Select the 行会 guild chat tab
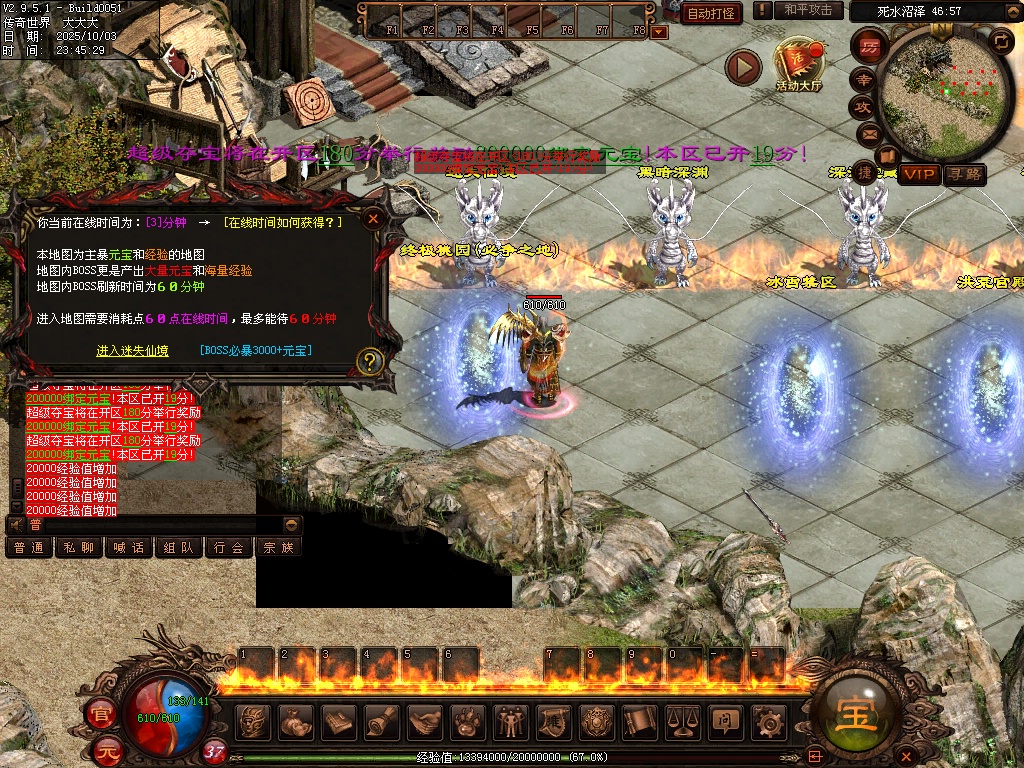This screenshot has width=1024, height=768. (229, 547)
